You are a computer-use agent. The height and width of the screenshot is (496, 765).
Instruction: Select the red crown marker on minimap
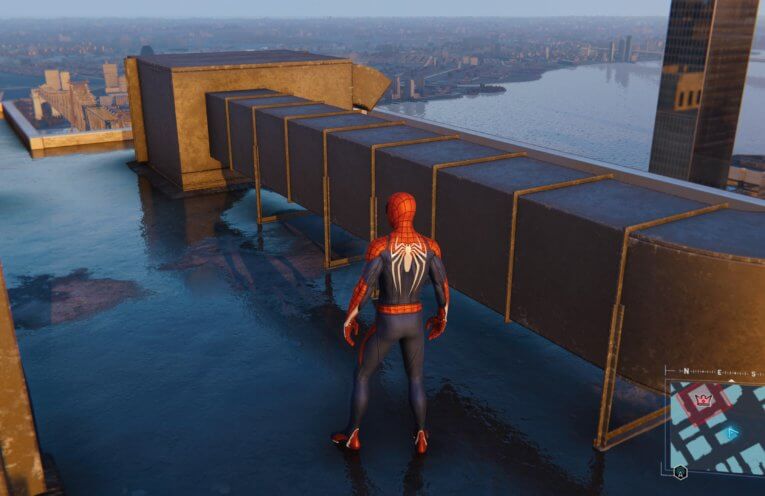703,400
